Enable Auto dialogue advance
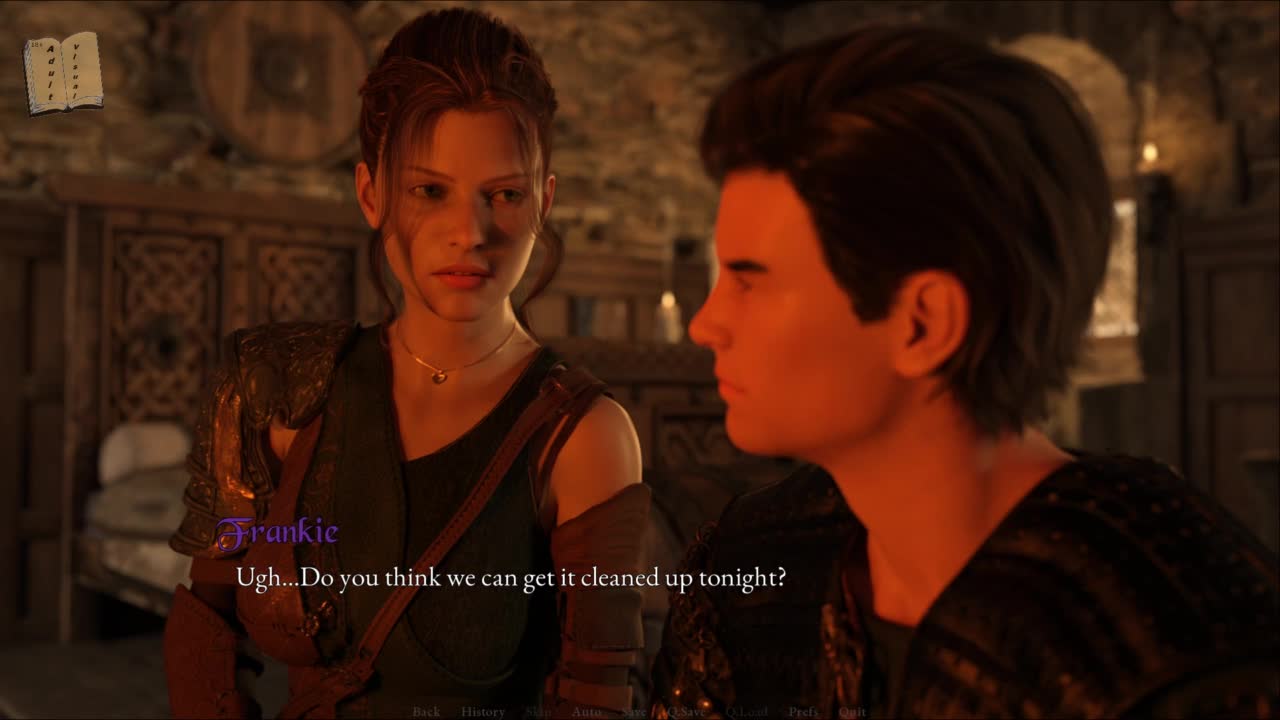This screenshot has width=1280, height=720. pyautogui.click(x=586, y=712)
